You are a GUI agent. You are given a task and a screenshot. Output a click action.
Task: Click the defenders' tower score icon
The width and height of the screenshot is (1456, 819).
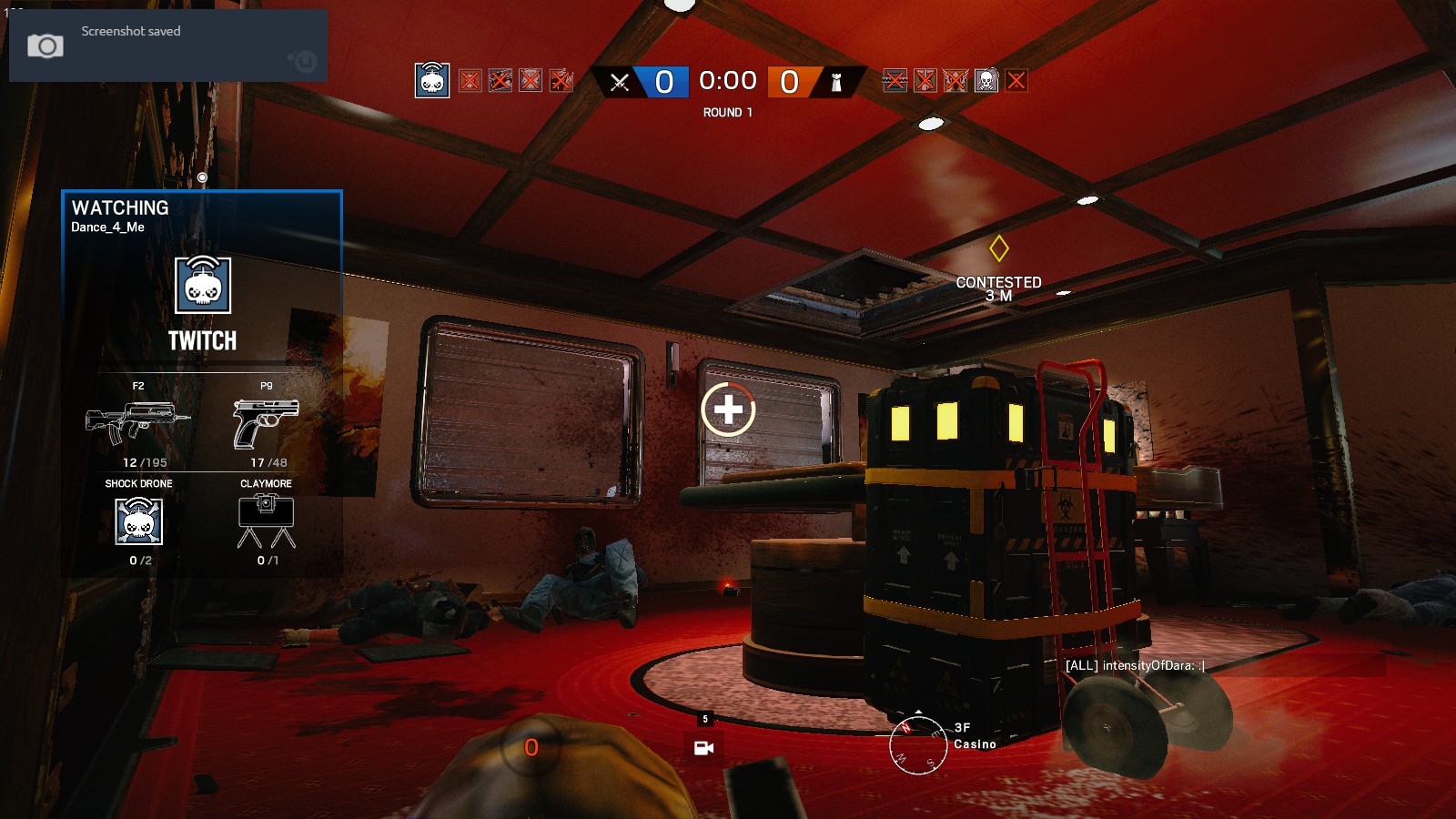pyautogui.click(x=834, y=81)
